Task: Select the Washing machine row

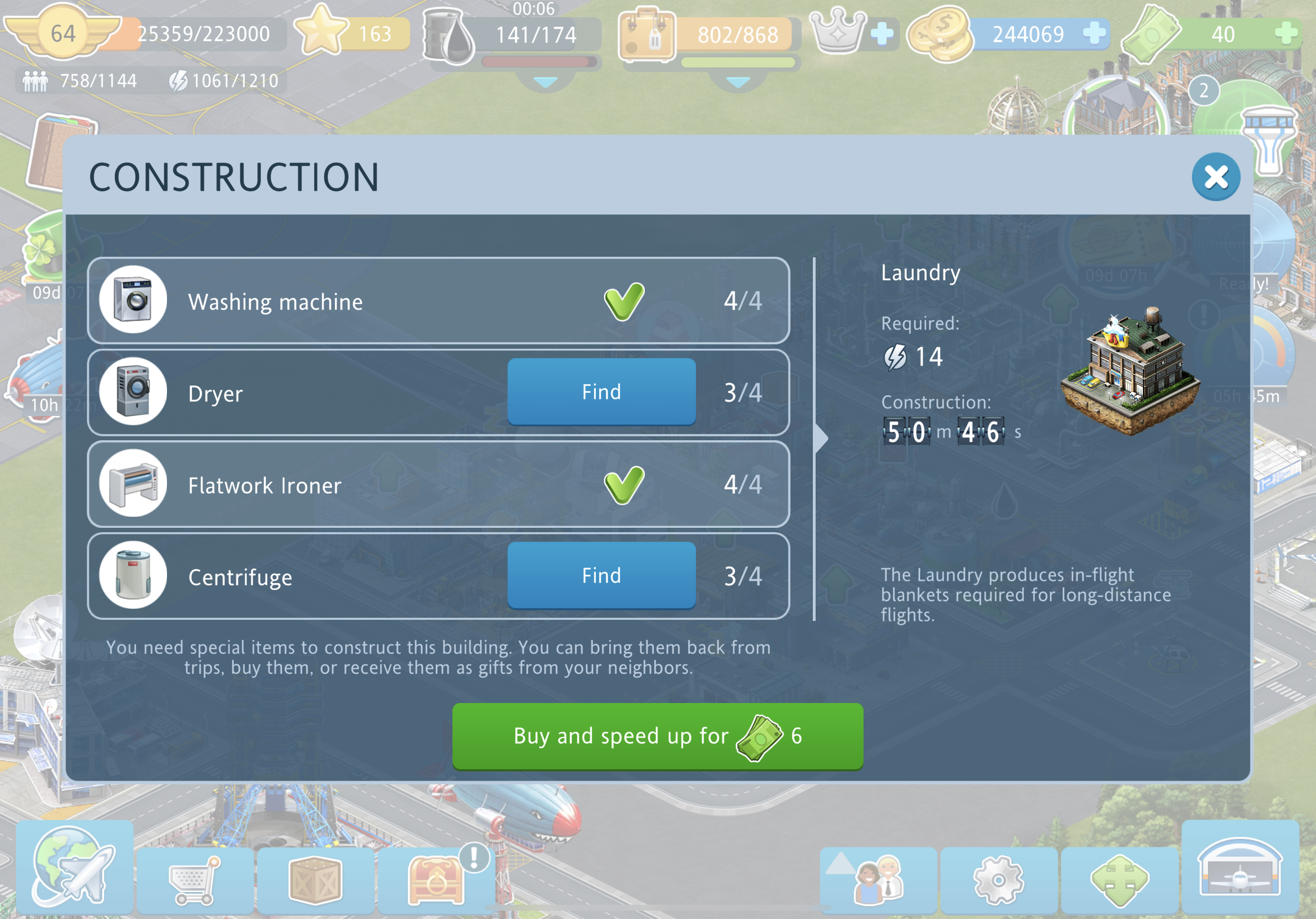Action: [x=438, y=301]
